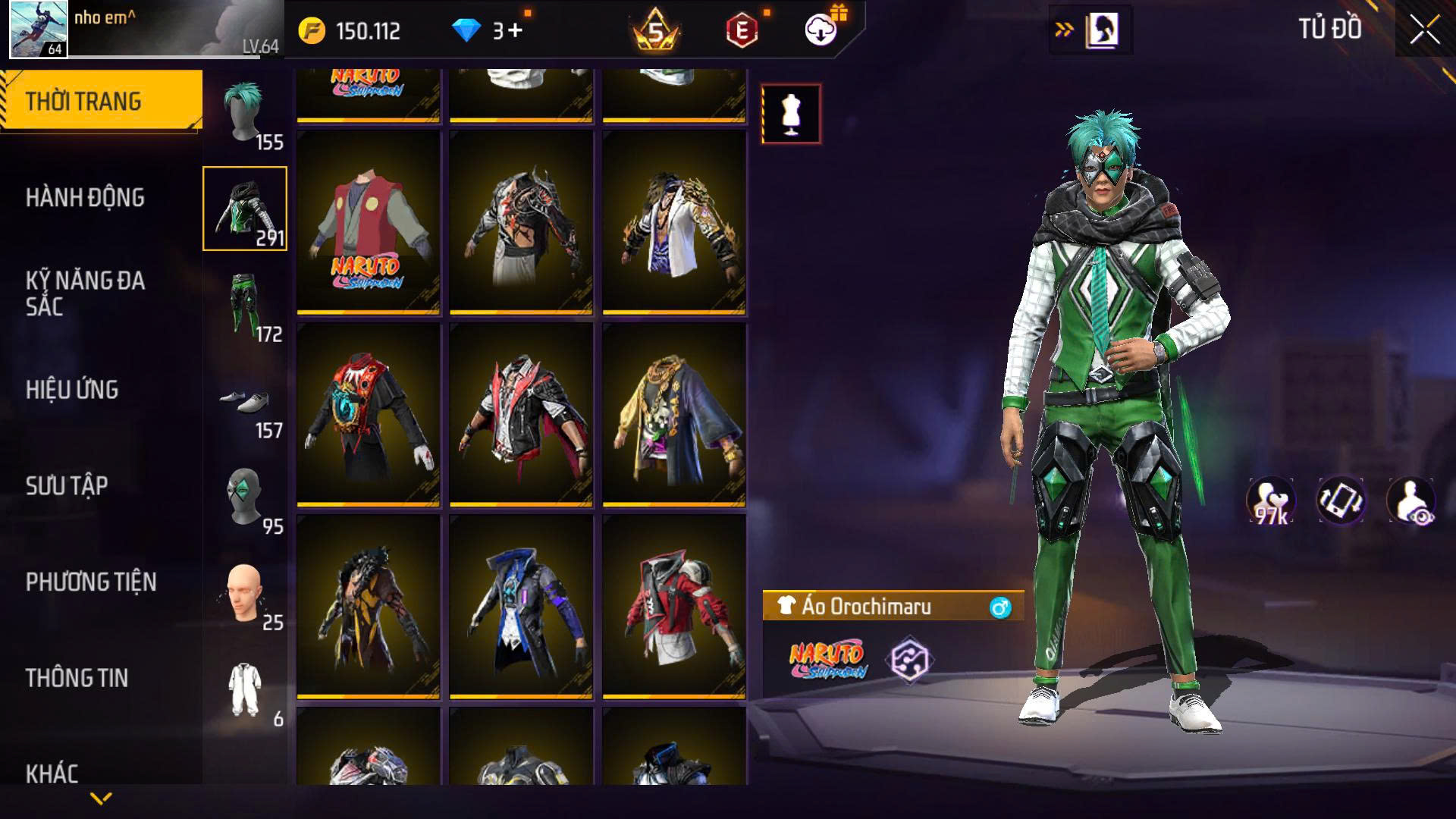The image size is (1456, 819).
Task: Open the Thông Tin tab
Action: coord(77,678)
